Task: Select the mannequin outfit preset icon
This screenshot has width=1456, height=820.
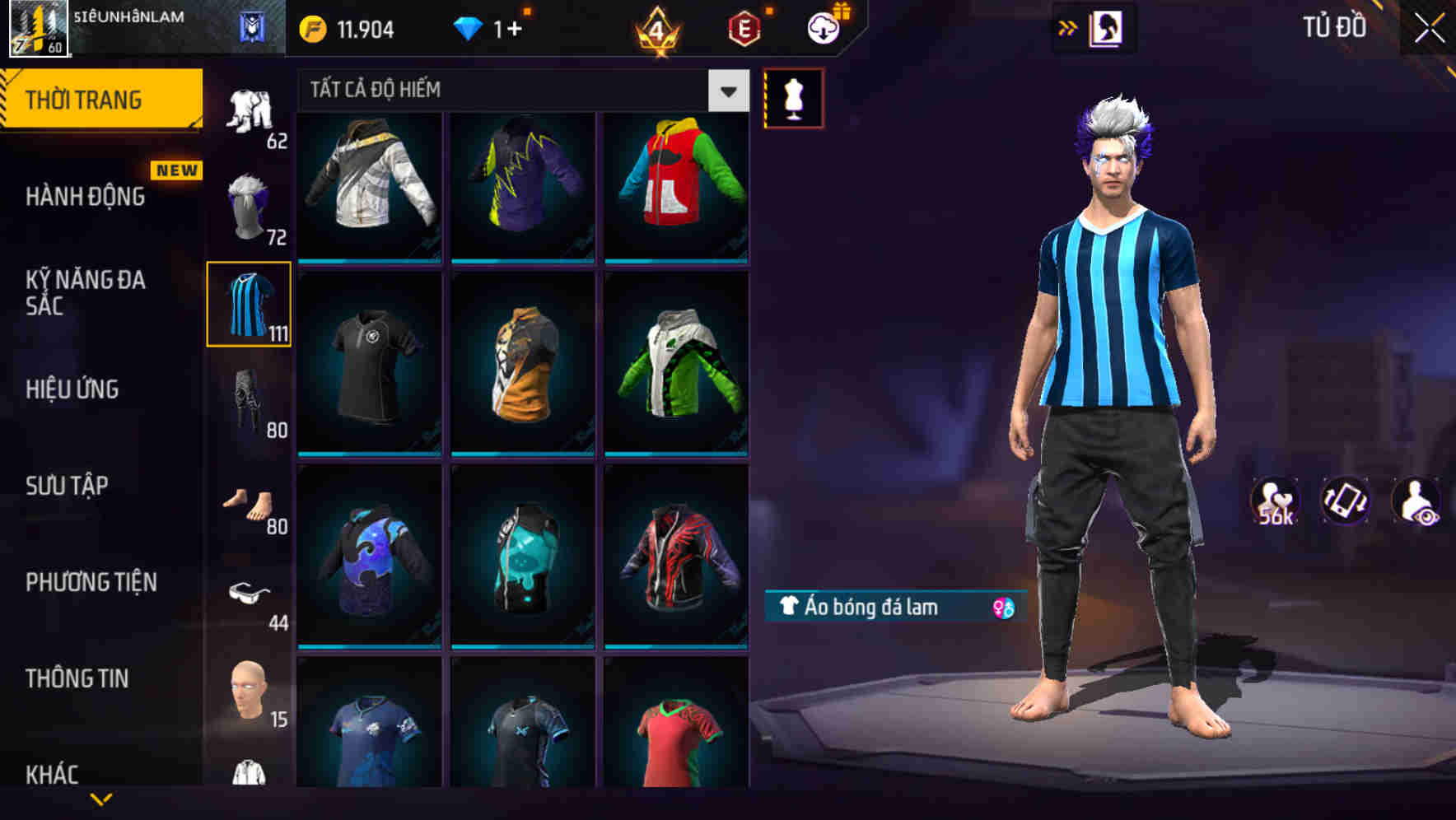Action: point(792,96)
